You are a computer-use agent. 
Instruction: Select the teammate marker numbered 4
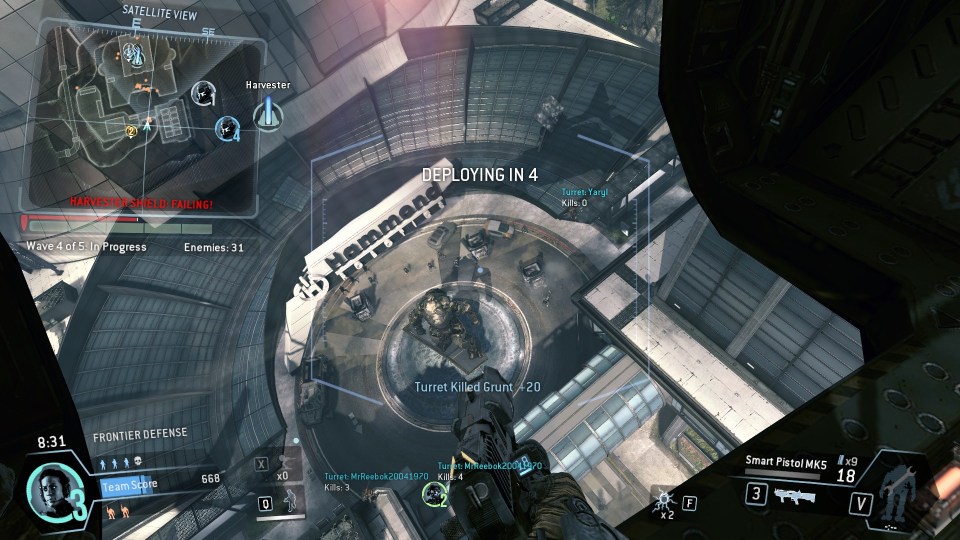tap(229, 128)
